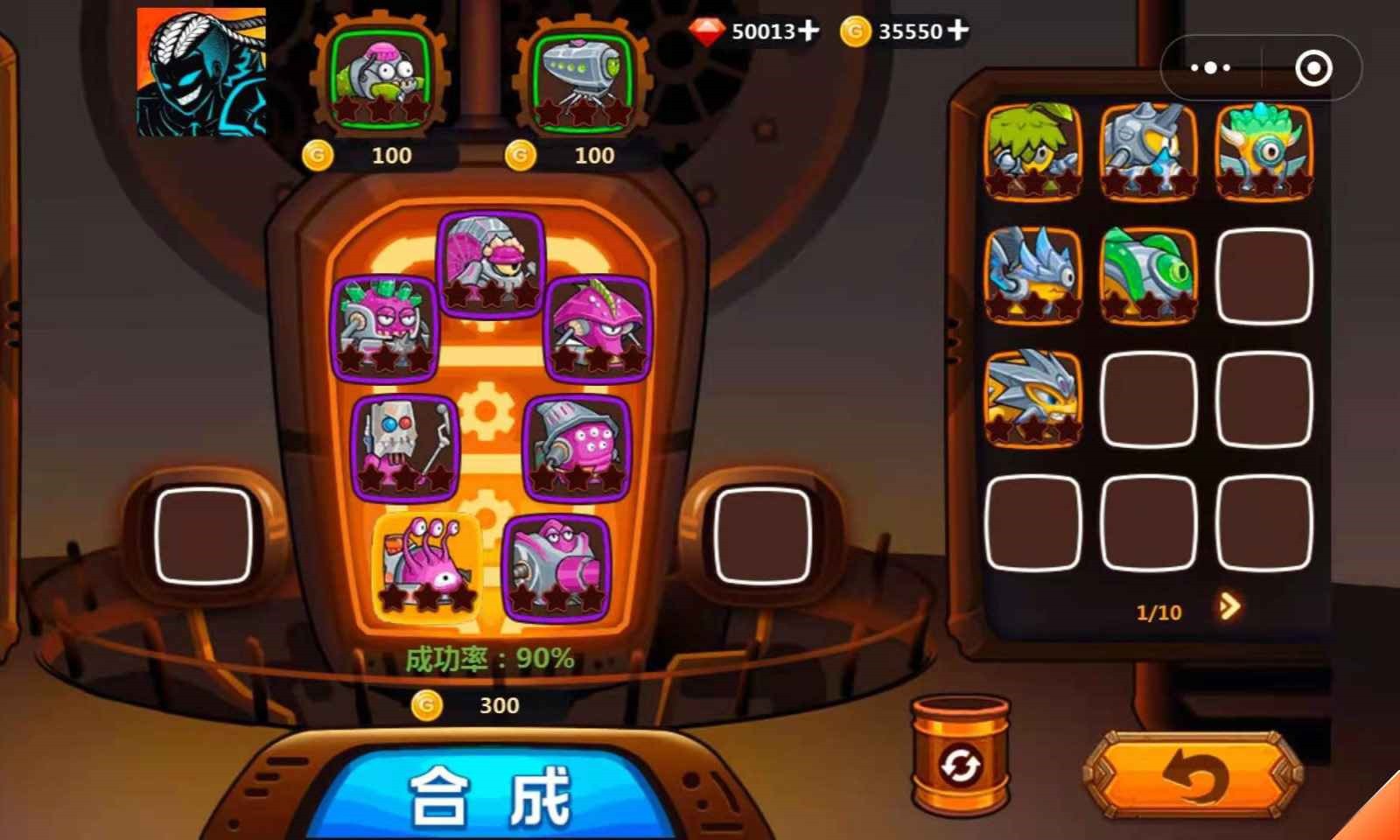Screen dimensions: 1400x840
Task: Select the pink three-eyed tentacle monster
Action: [x=427, y=564]
